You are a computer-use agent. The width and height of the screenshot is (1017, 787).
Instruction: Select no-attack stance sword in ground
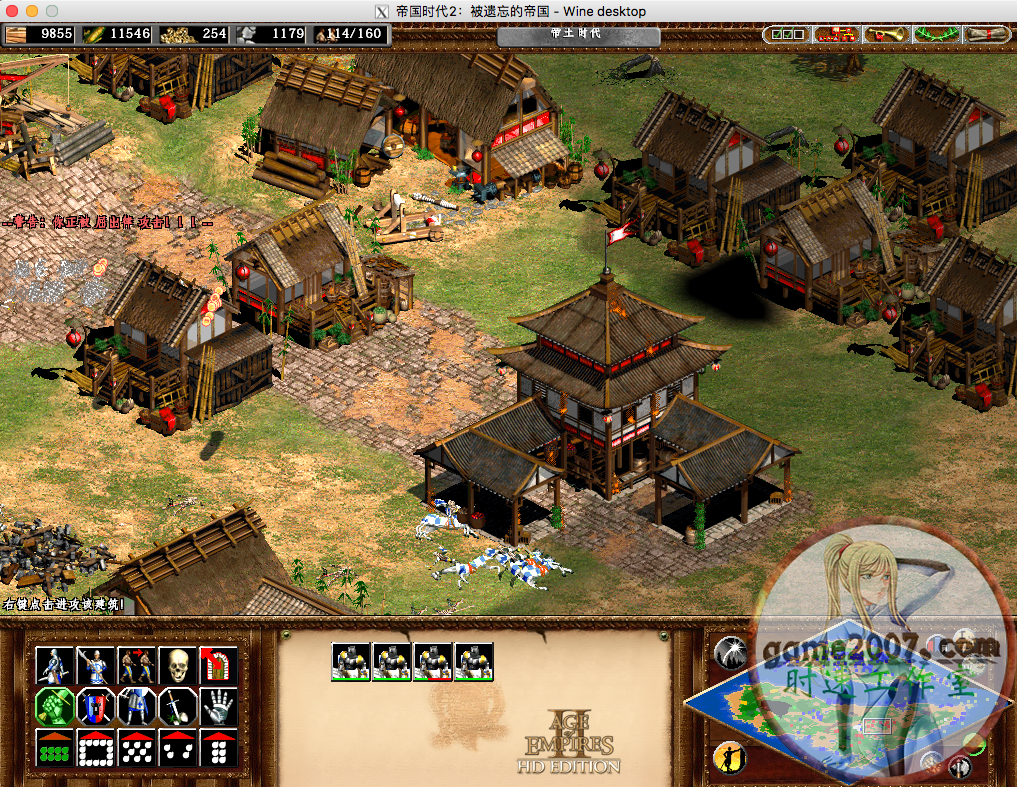pos(177,706)
